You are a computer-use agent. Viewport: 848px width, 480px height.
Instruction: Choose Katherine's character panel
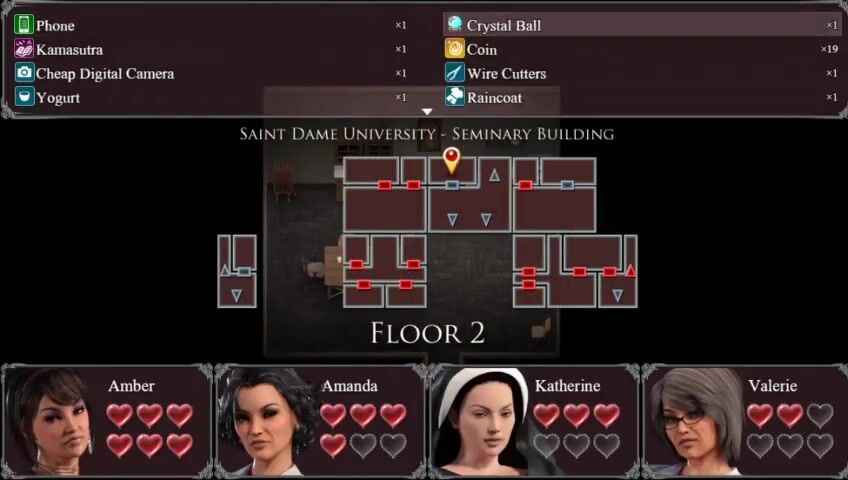[533, 420]
